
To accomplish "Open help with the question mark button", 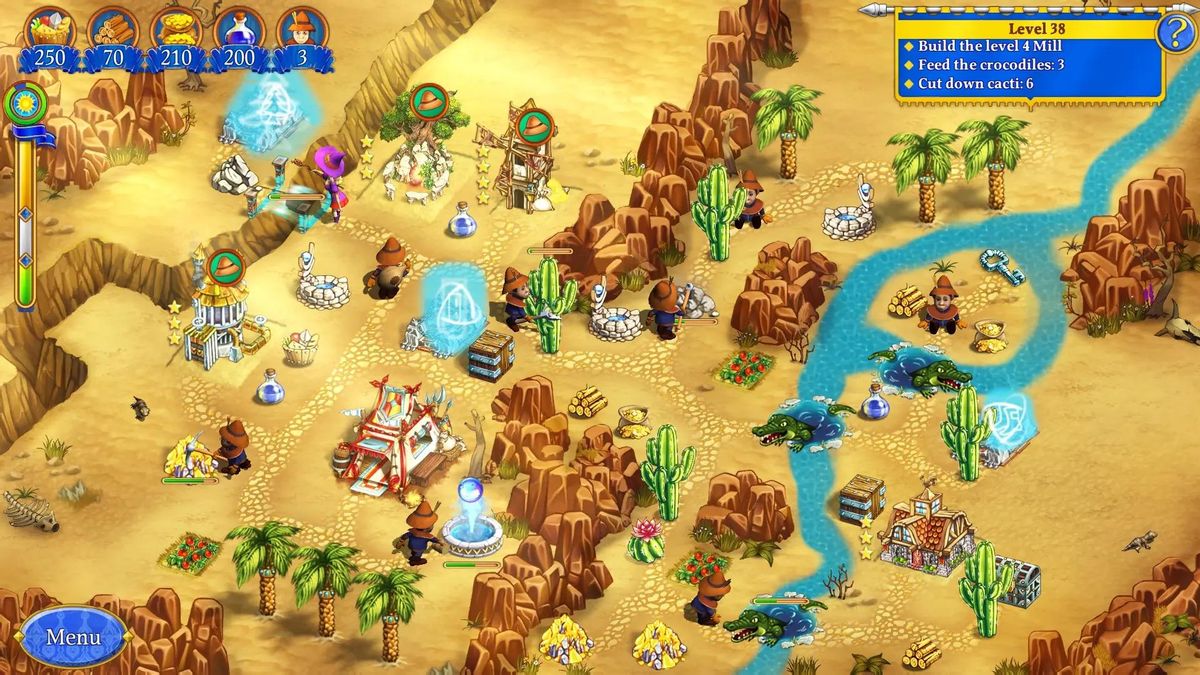I will [1175, 34].
